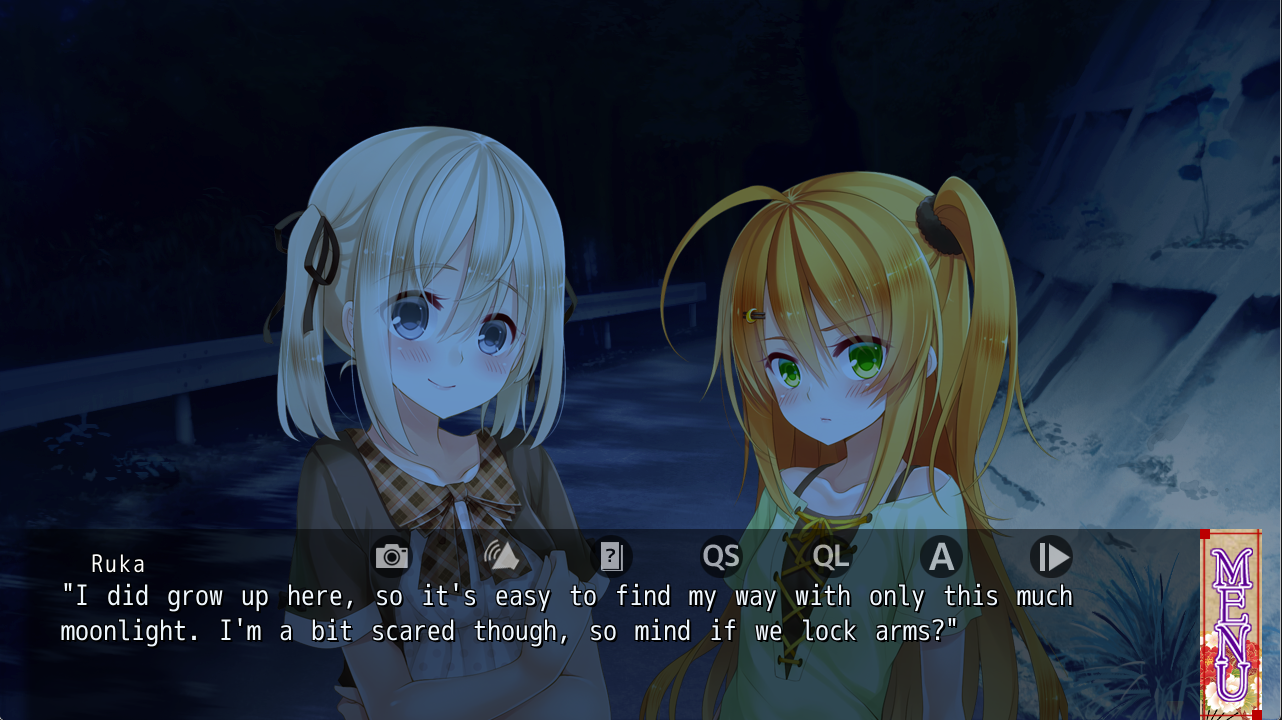Quick save with the QS button

(x=721, y=556)
